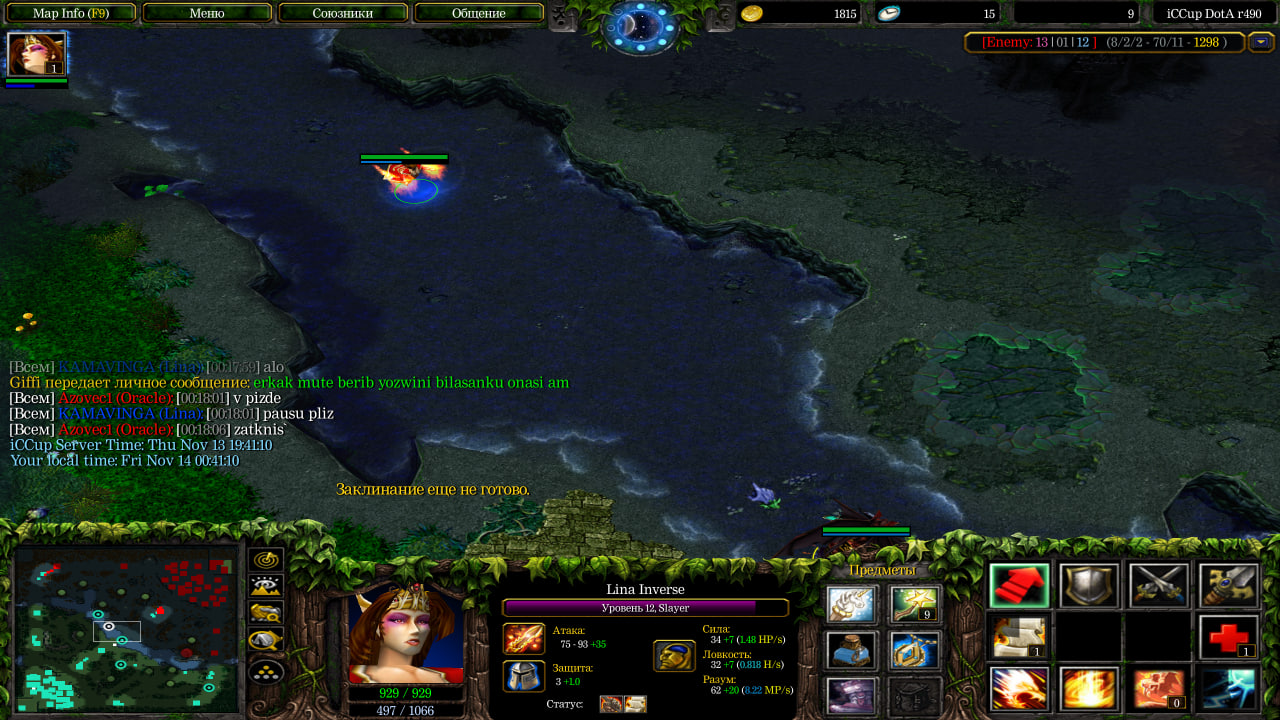
Task: Cast the Light Strike Array fire ability
Action: (1089, 688)
